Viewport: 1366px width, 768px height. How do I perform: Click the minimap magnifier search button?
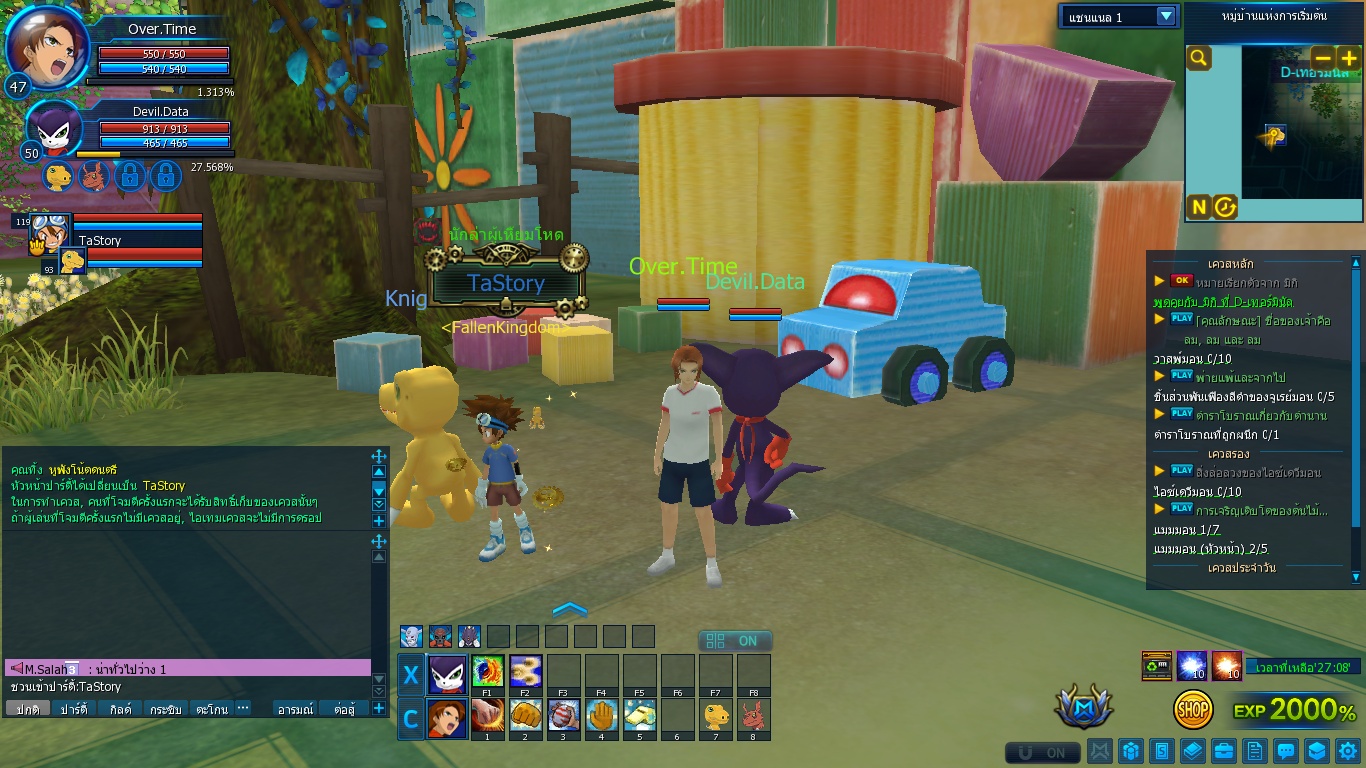[x=1198, y=58]
